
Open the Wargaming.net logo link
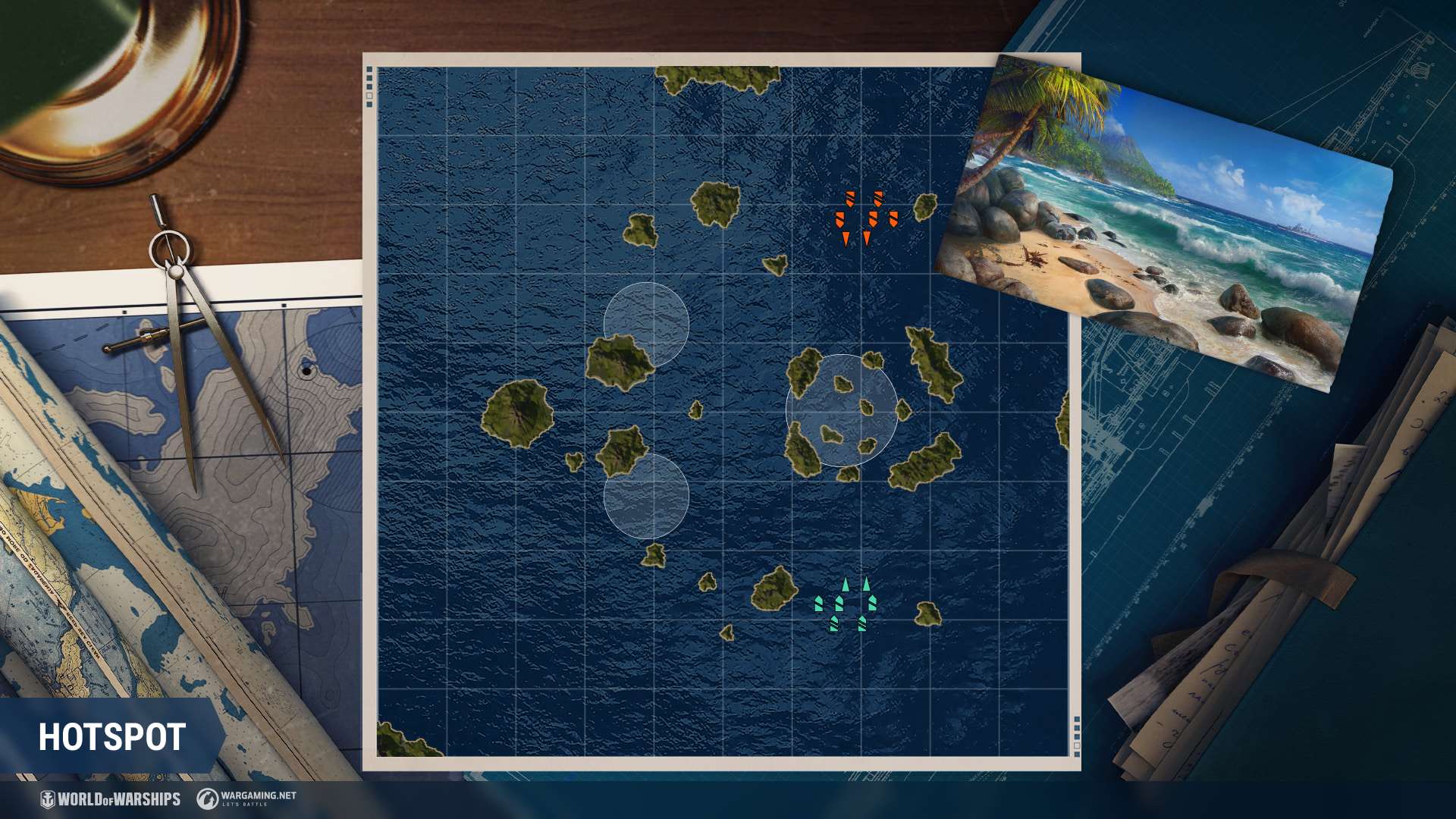pos(246,798)
